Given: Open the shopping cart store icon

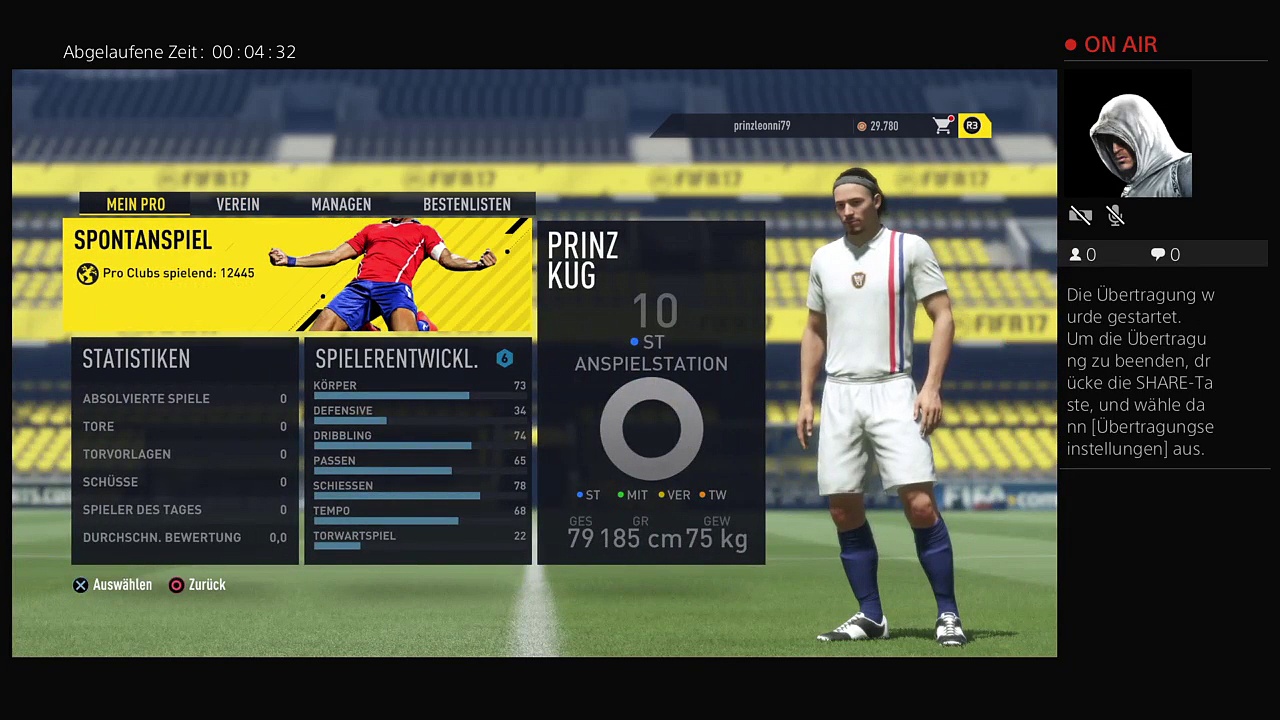Looking at the screenshot, I should 942,126.
